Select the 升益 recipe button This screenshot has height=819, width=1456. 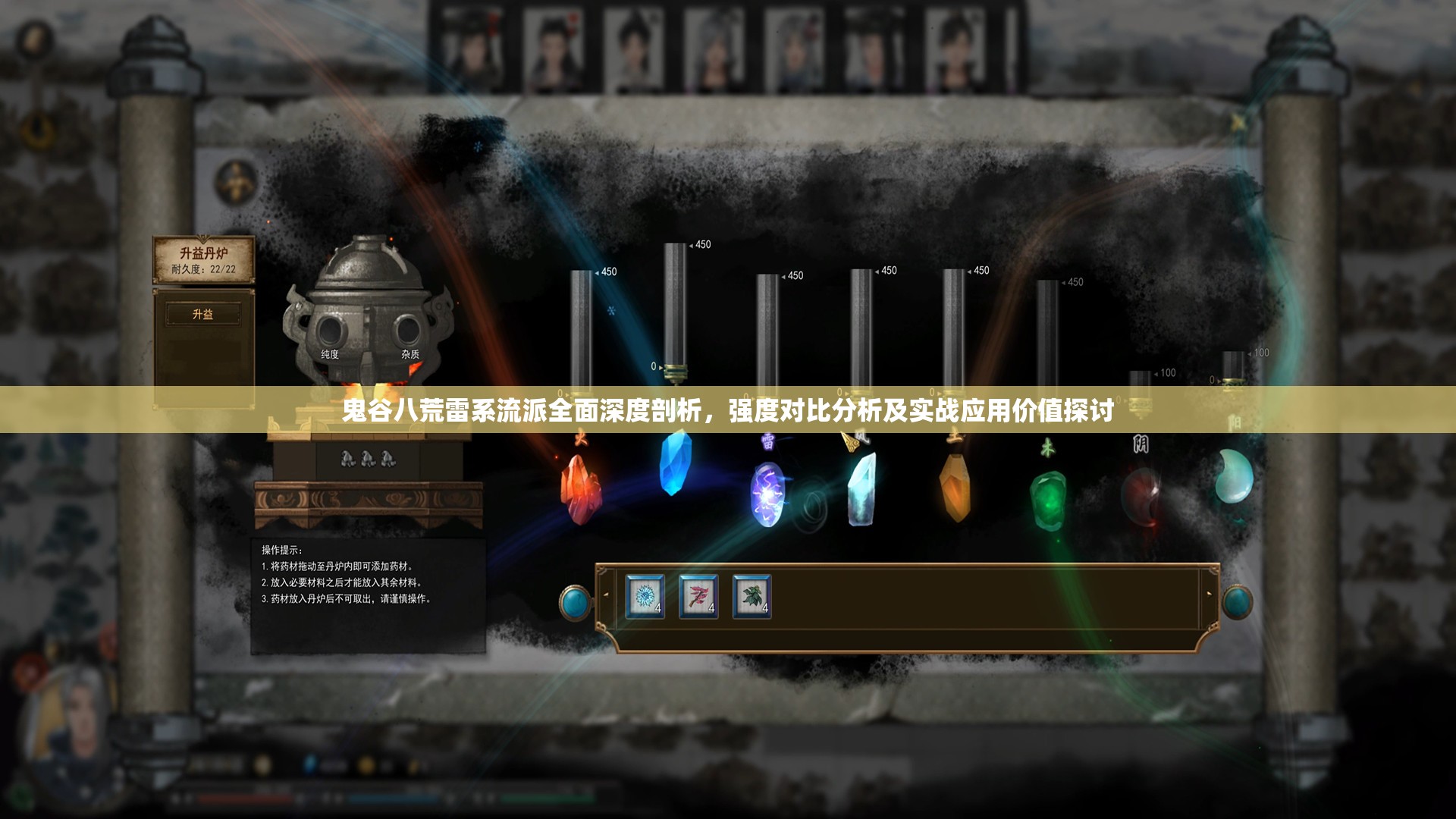pos(203,314)
